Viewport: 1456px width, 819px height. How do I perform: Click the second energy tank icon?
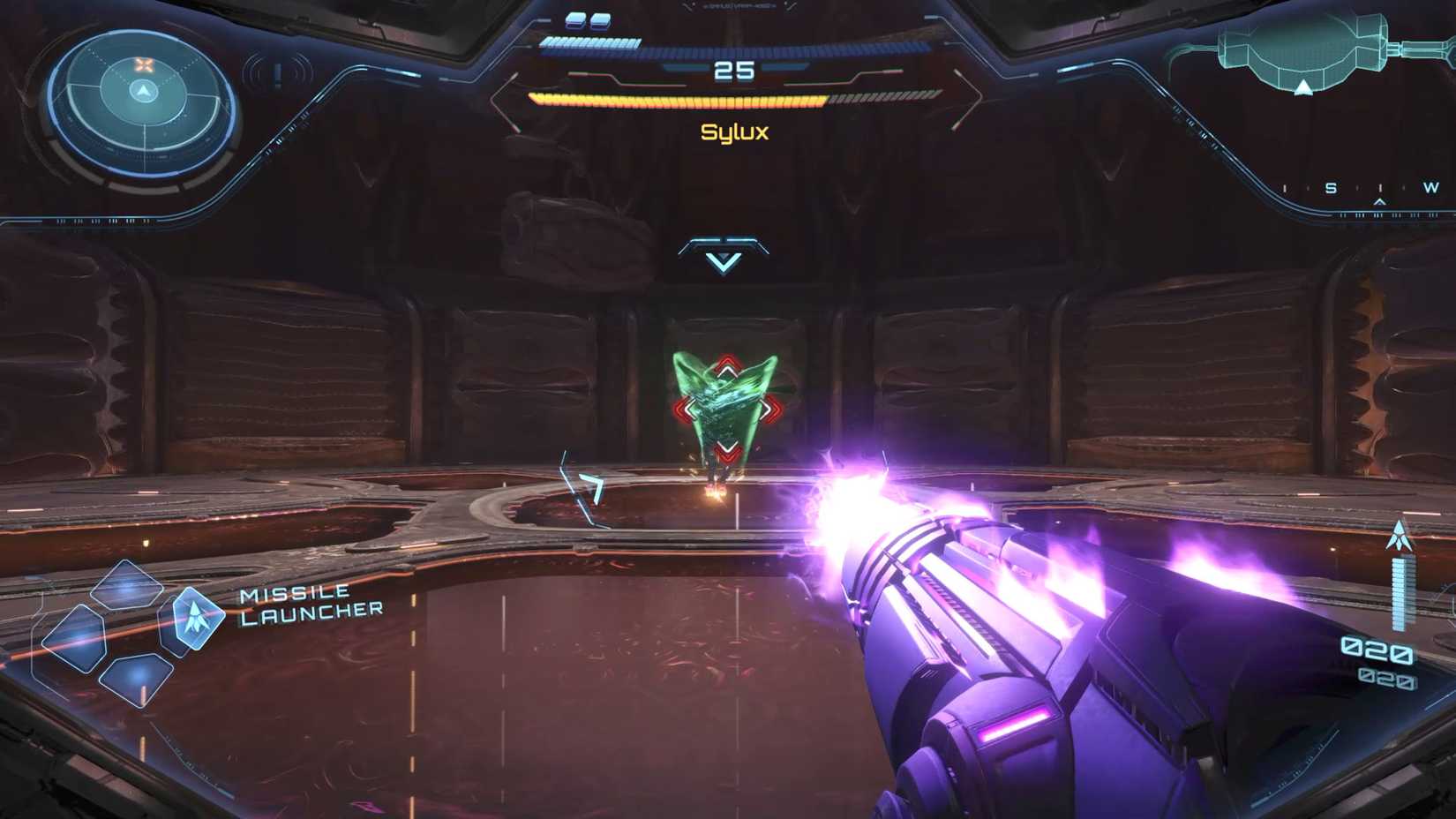point(601,20)
